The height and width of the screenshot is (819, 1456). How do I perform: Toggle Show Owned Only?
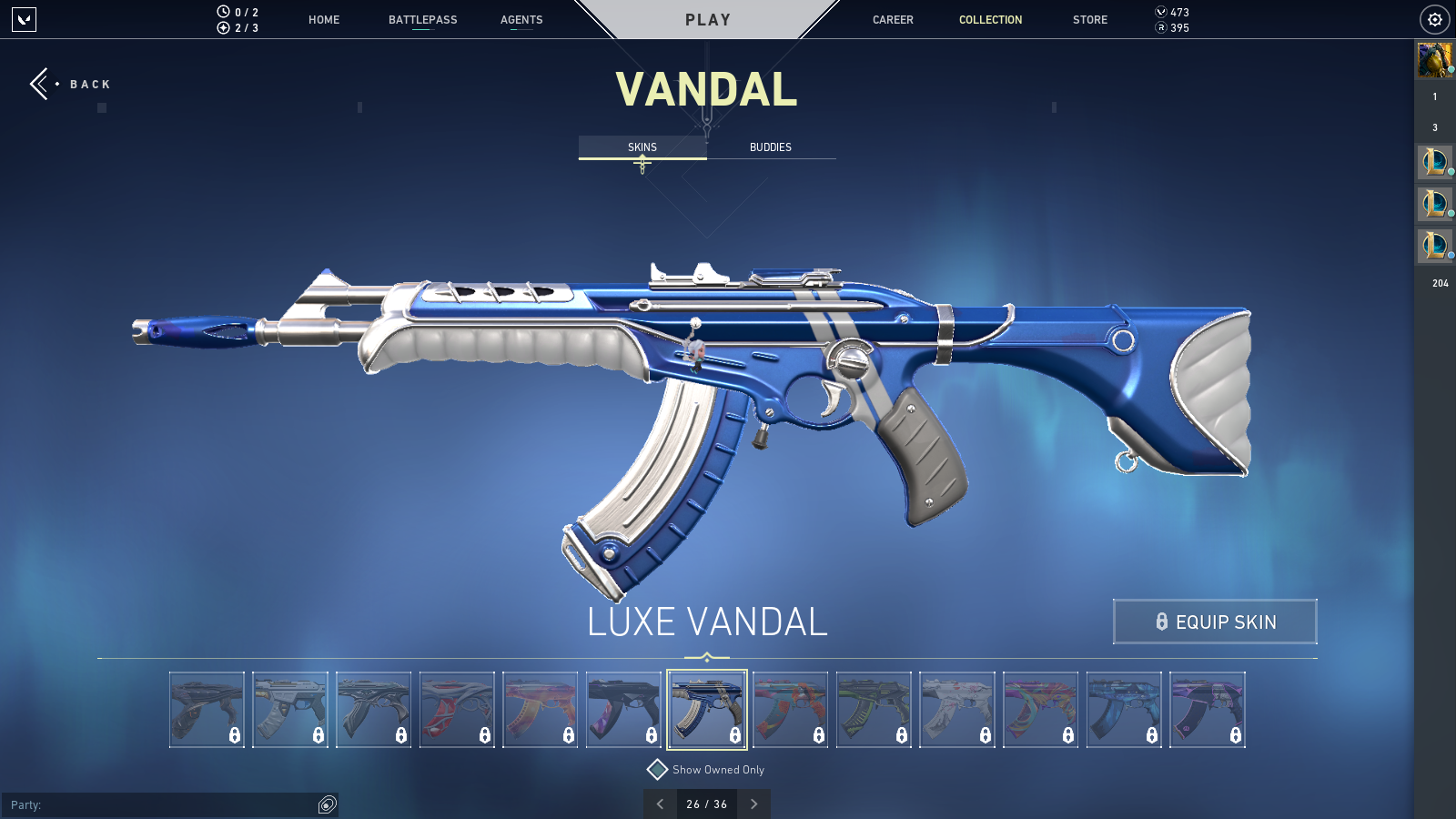click(658, 770)
